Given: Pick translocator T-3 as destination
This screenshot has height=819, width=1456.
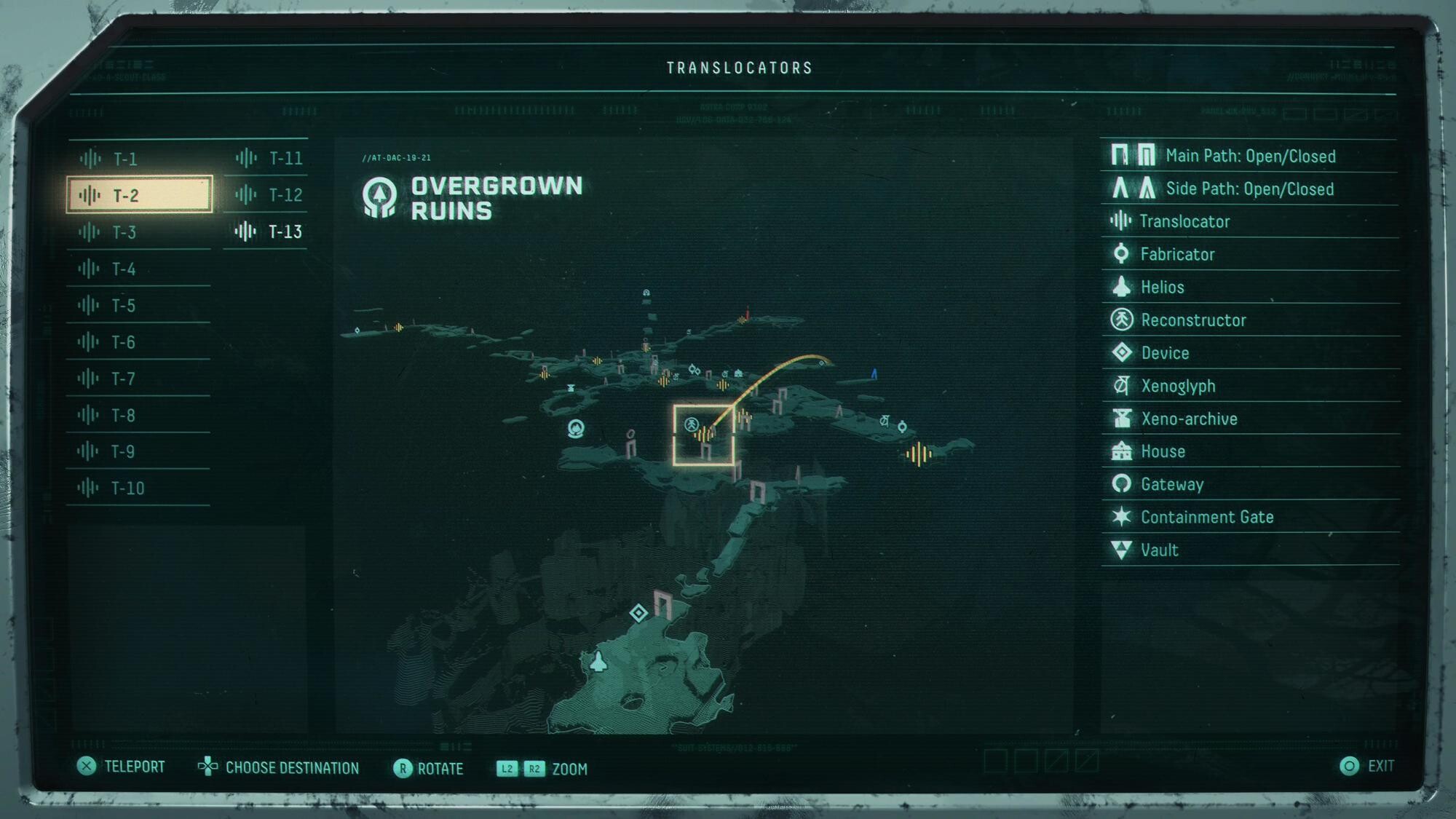Looking at the screenshot, I should point(138,232).
